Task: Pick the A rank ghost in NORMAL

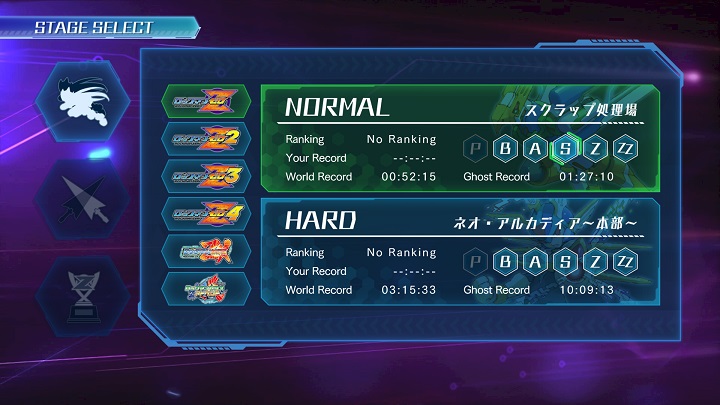Action: click(536, 149)
